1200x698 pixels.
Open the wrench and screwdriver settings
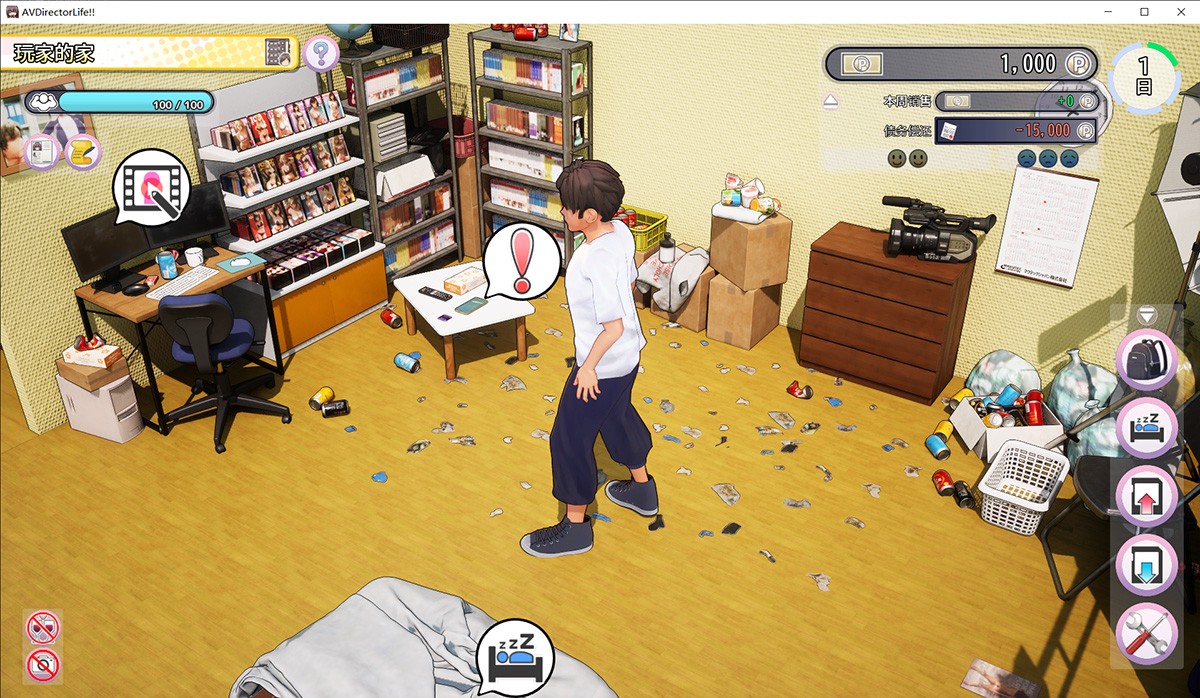[1146, 634]
